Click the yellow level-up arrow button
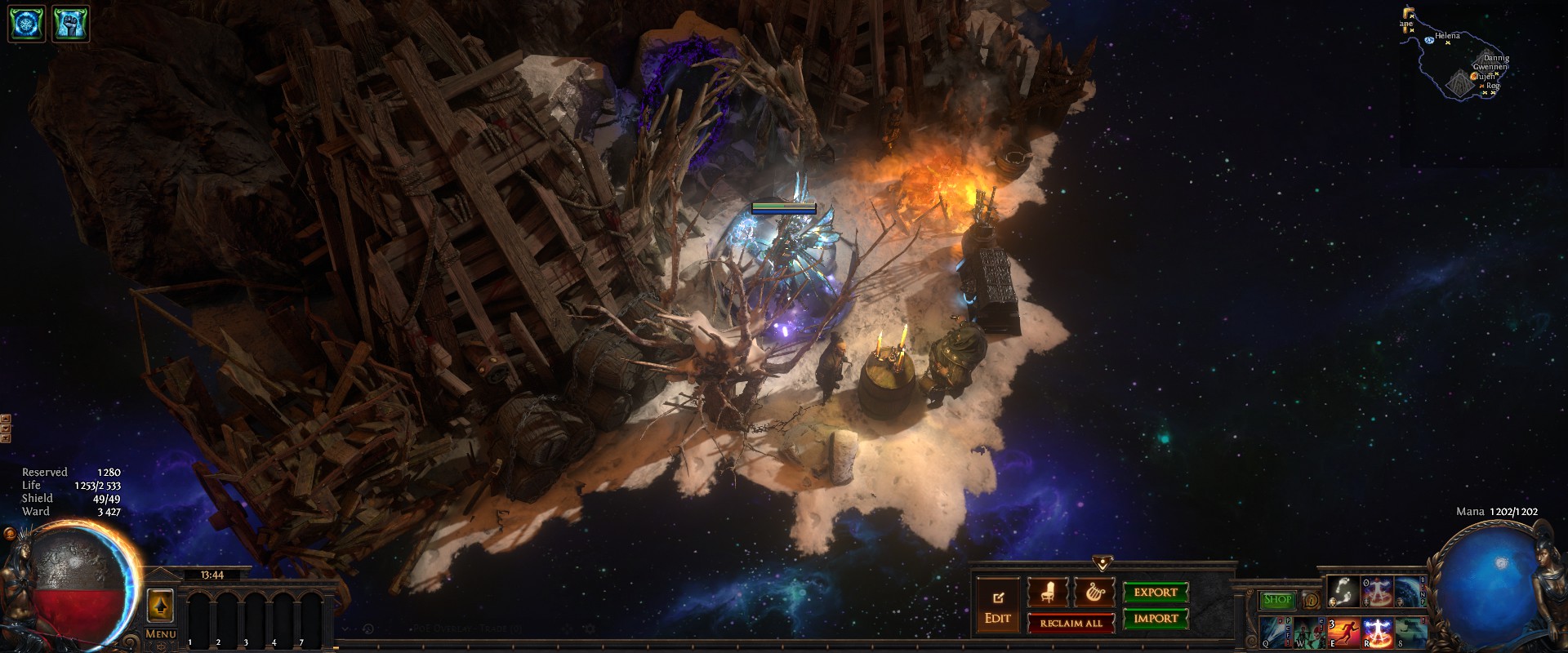 (x=159, y=606)
